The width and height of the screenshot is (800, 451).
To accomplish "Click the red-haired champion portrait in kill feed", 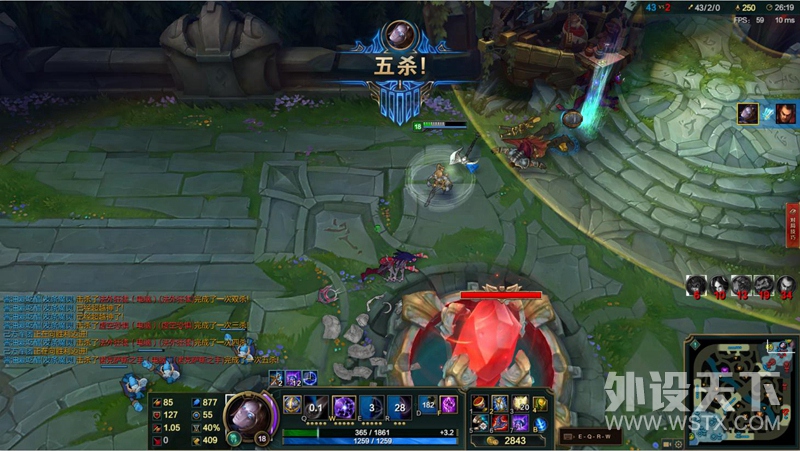I will (785, 114).
